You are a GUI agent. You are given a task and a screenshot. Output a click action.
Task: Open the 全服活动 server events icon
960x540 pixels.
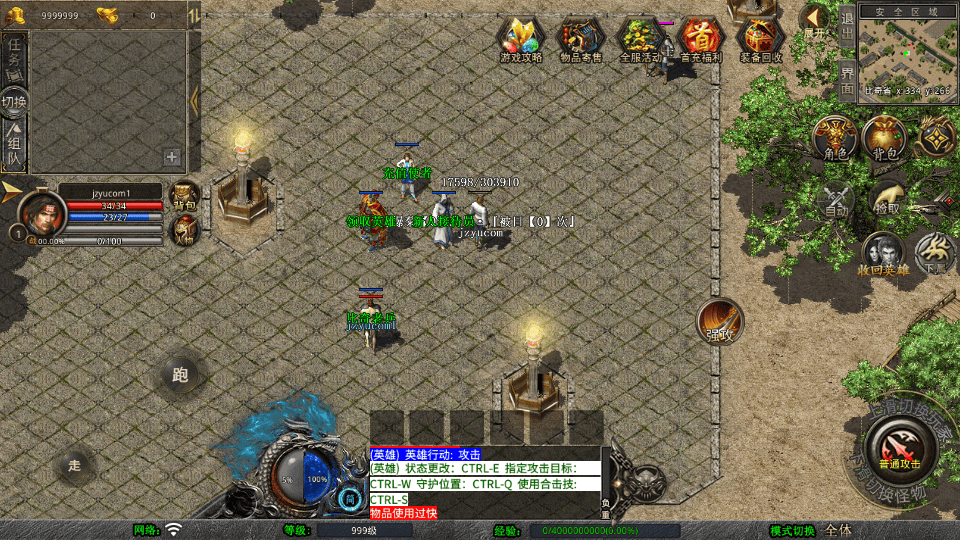[x=640, y=39]
